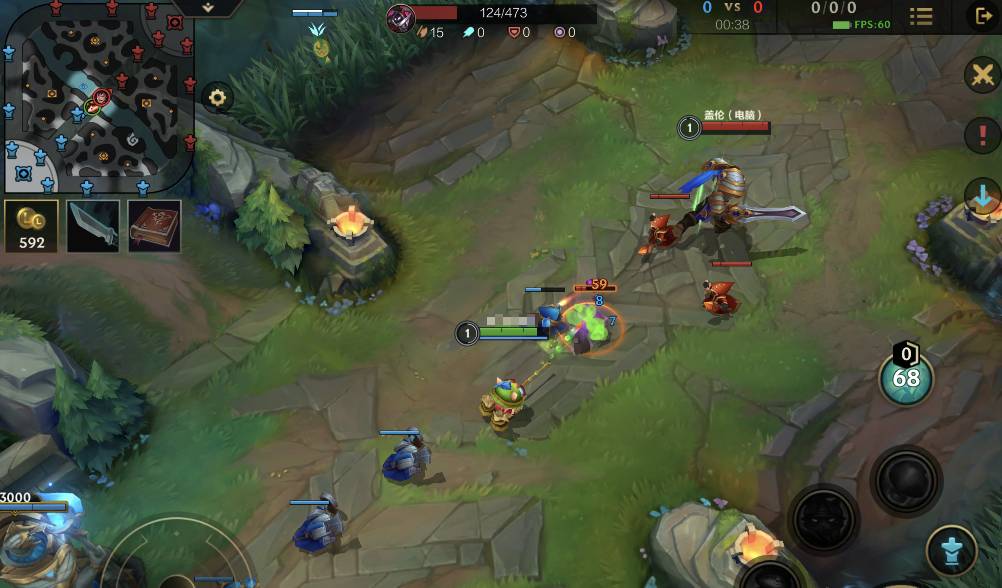The image size is (1002, 588).
Task: Select the enemy champion portrait at top
Action: point(401,16)
